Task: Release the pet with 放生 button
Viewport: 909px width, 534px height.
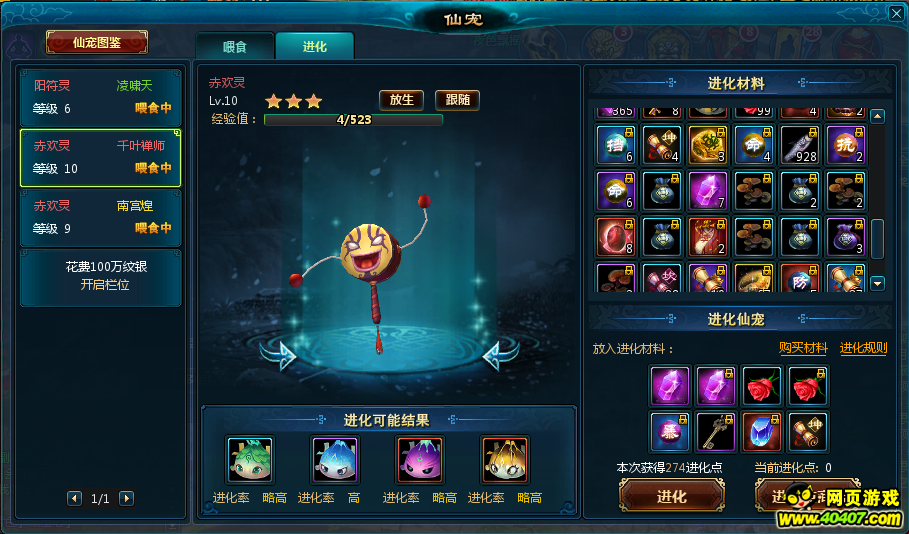Action: 402,100
